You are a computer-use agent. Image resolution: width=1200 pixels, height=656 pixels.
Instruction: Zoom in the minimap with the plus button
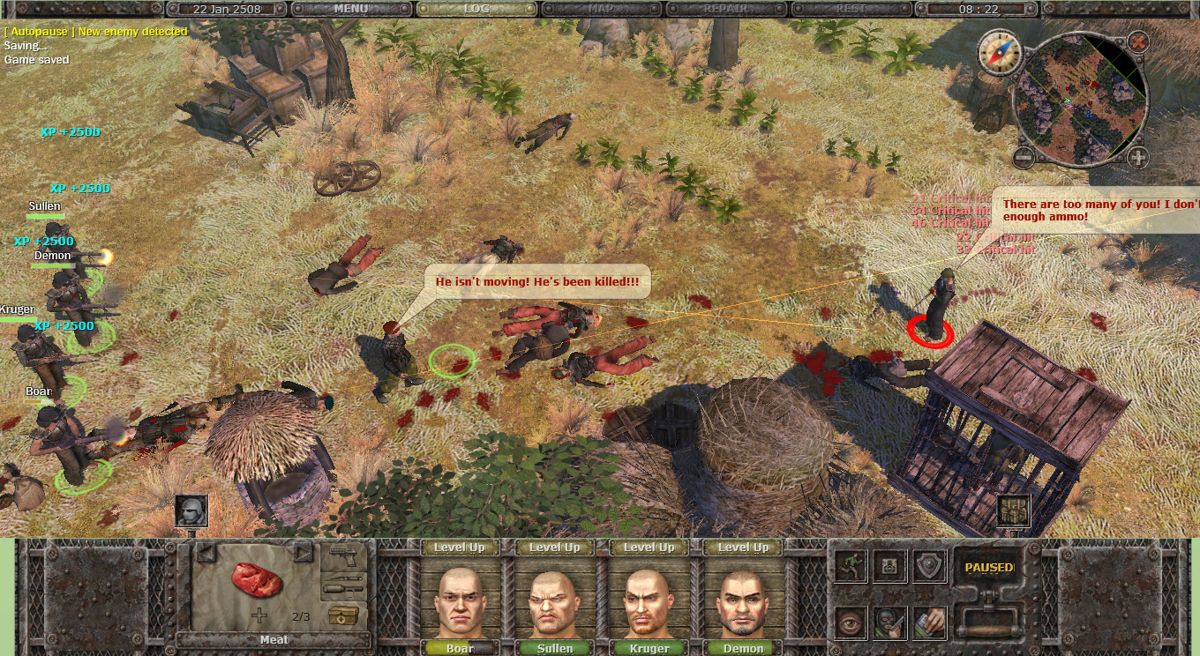click(x=1138, y=157)
